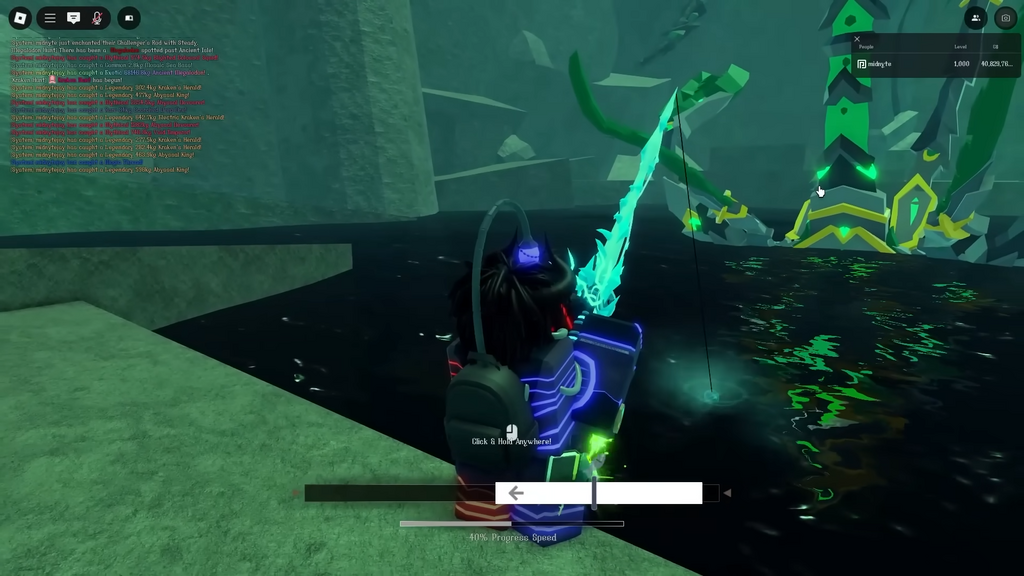Select the midnyte player row in the leaderboard
This screenshot has width=1024, height=576.
point(934,64)
